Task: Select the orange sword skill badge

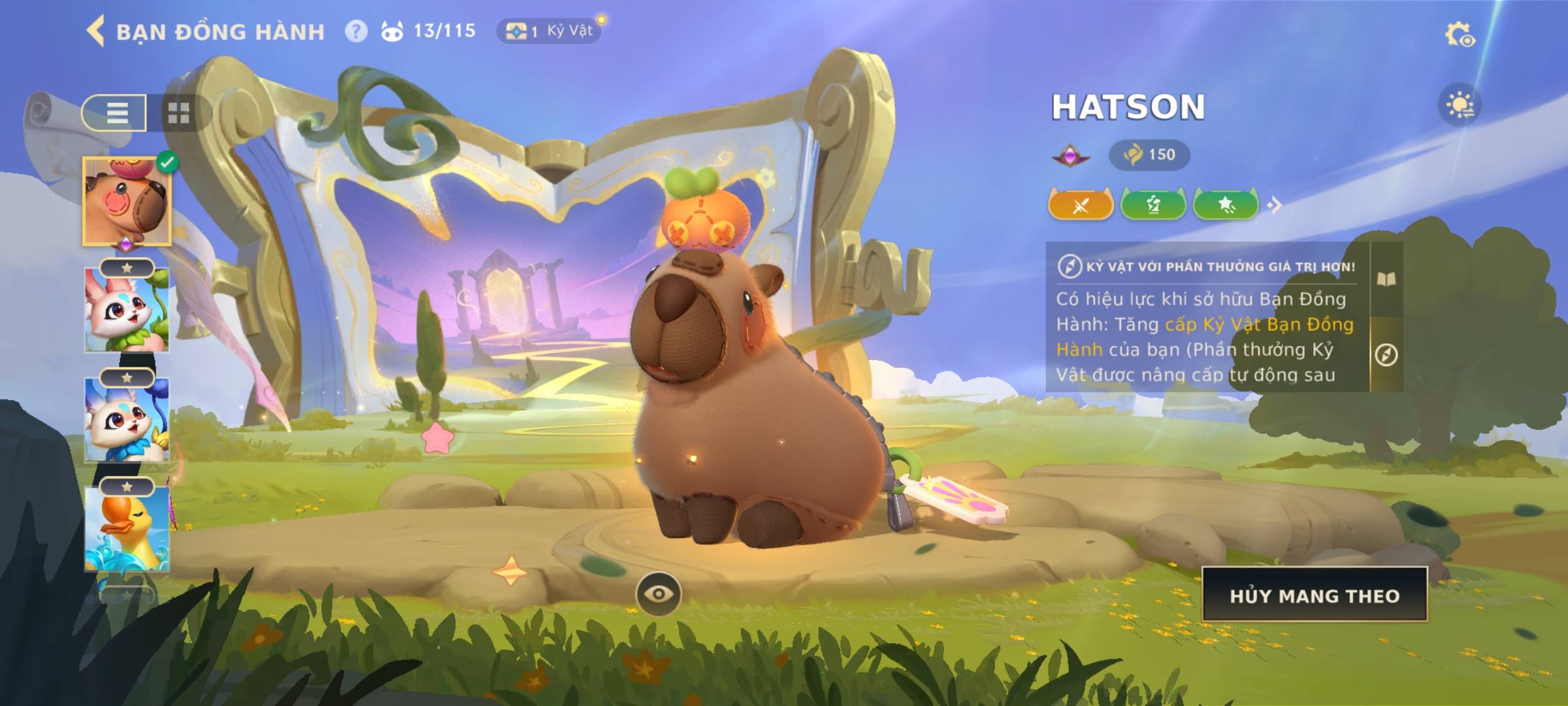Action: [x=1081, y=205]
